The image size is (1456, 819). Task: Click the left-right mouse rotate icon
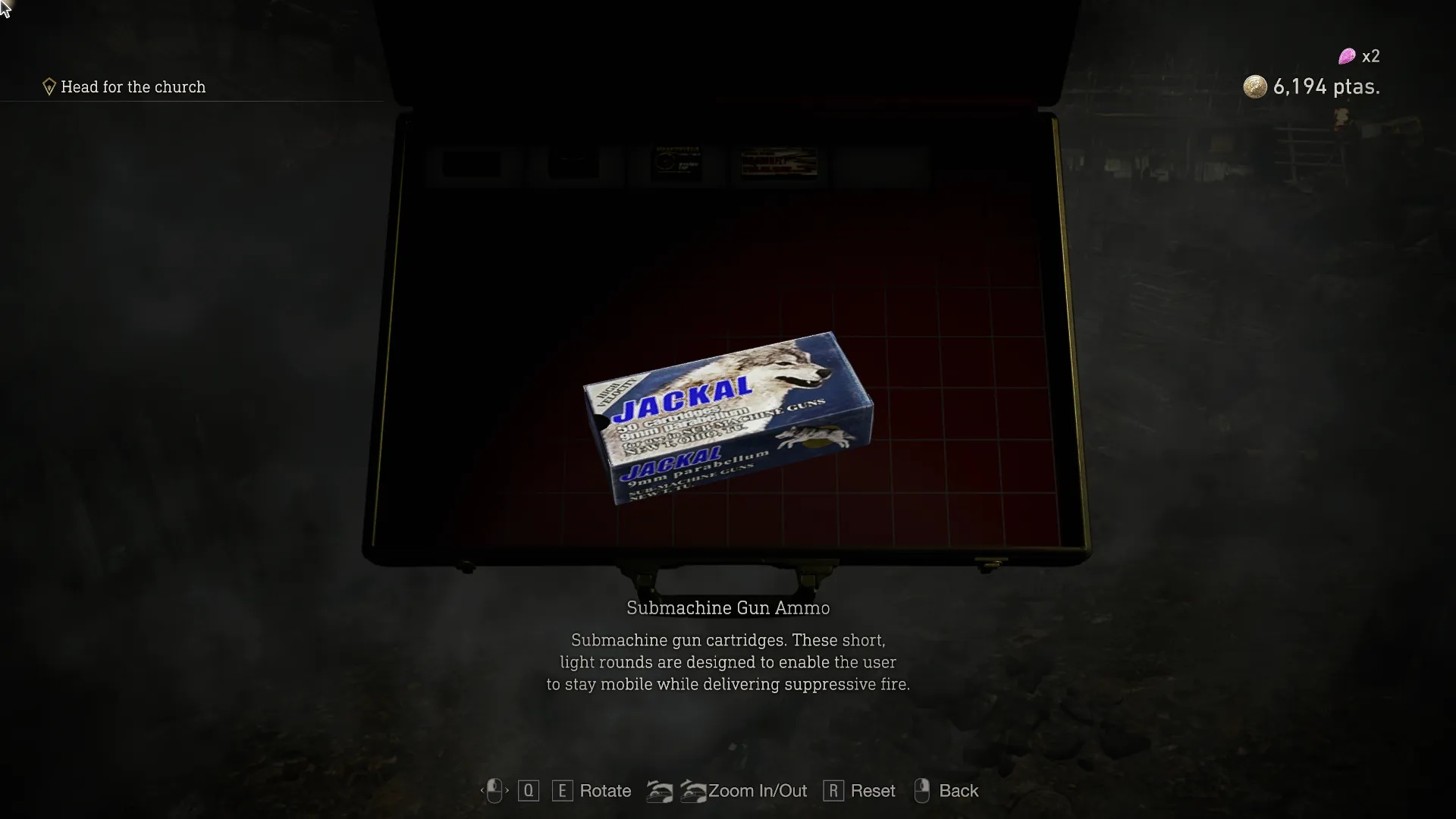pyautogui.click(x=495, y=791)
